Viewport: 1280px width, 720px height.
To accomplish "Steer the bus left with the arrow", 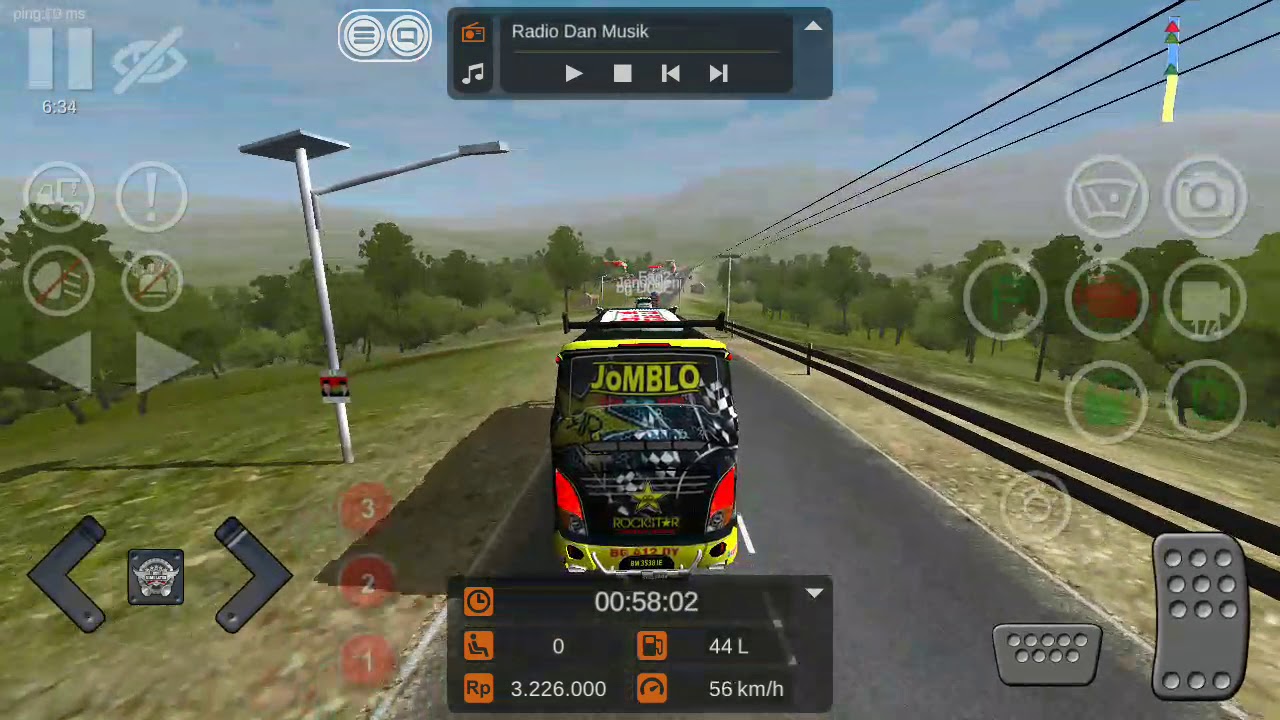I will click(x=68, y=575).
